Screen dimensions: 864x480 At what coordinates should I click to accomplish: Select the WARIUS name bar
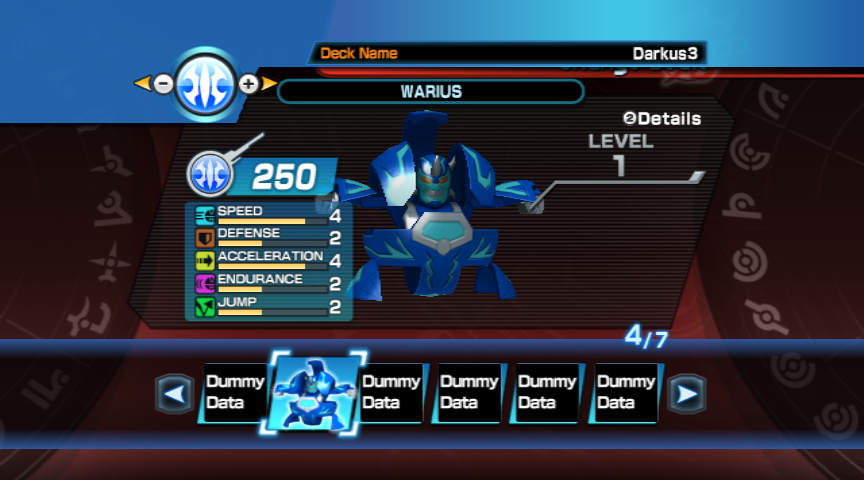tap(431, 92)
